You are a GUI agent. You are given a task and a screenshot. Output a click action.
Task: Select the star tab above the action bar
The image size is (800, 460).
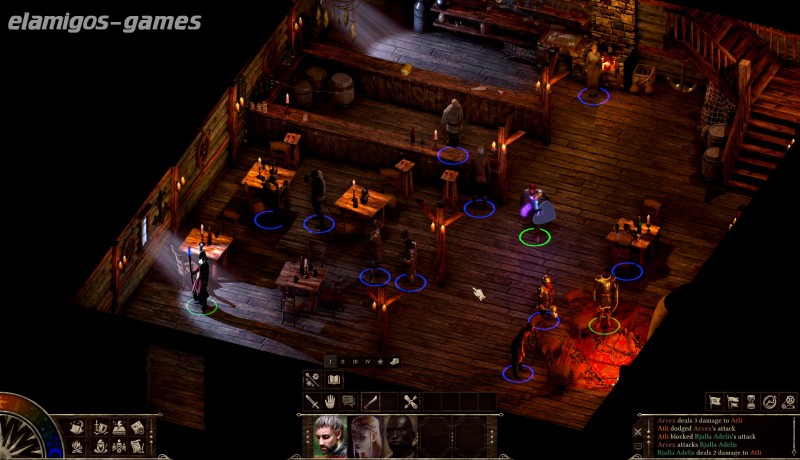coord(381,361)
